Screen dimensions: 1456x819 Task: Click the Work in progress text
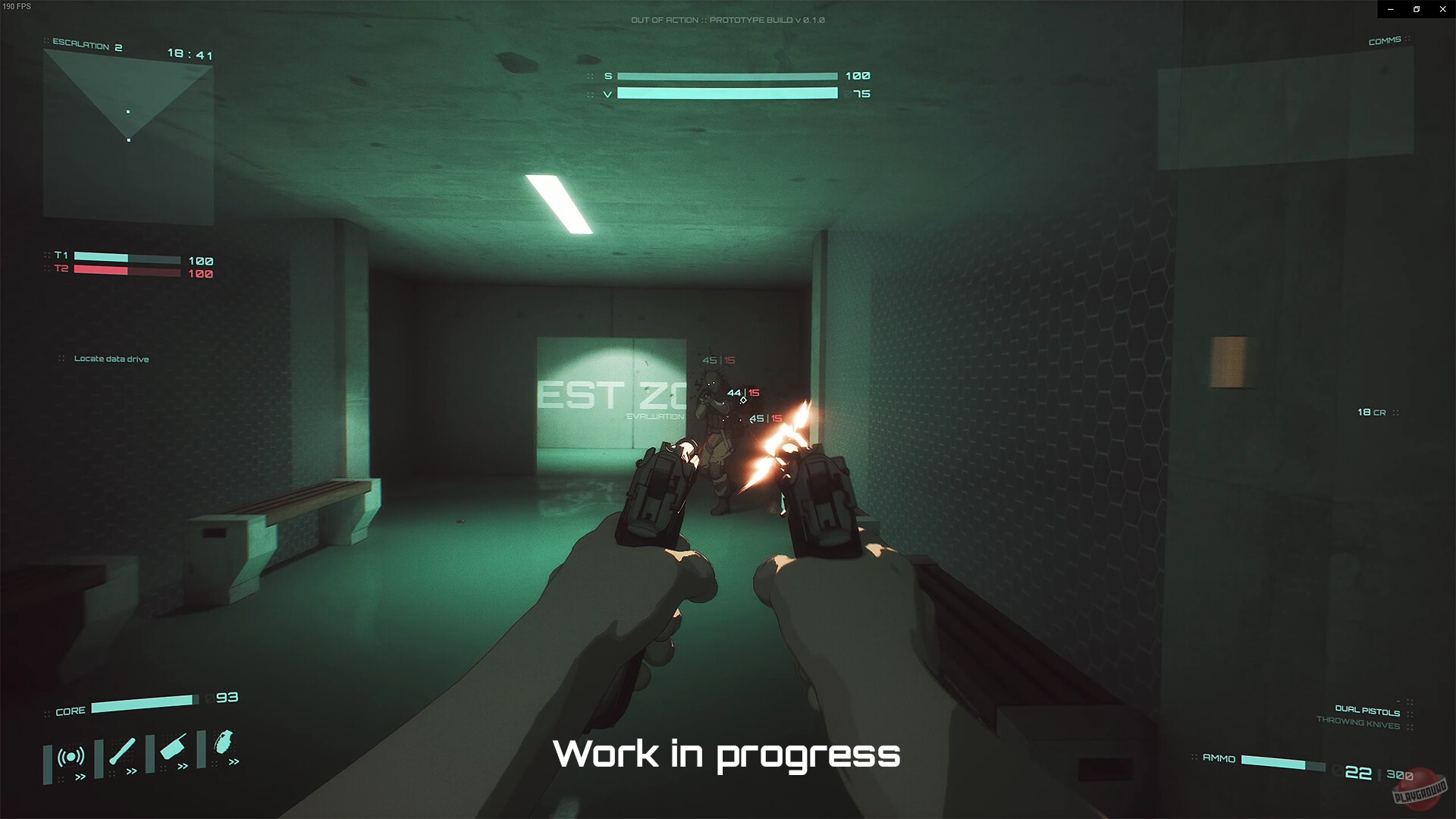click(727, 754)
